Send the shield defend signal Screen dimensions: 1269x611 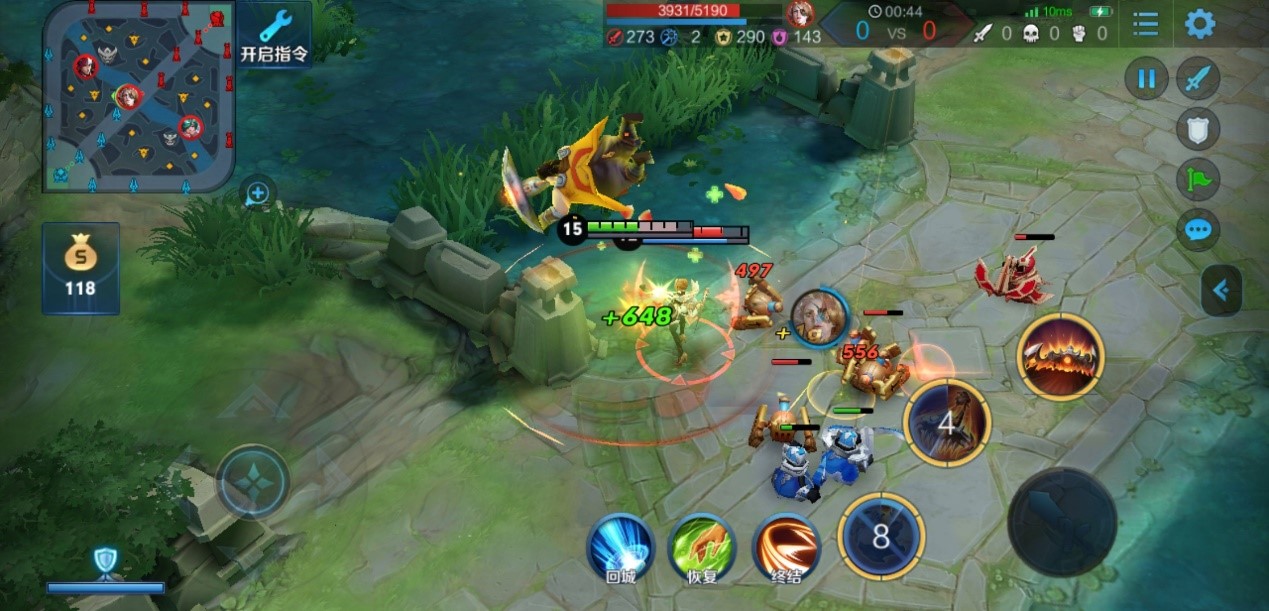coord(1197,128)
